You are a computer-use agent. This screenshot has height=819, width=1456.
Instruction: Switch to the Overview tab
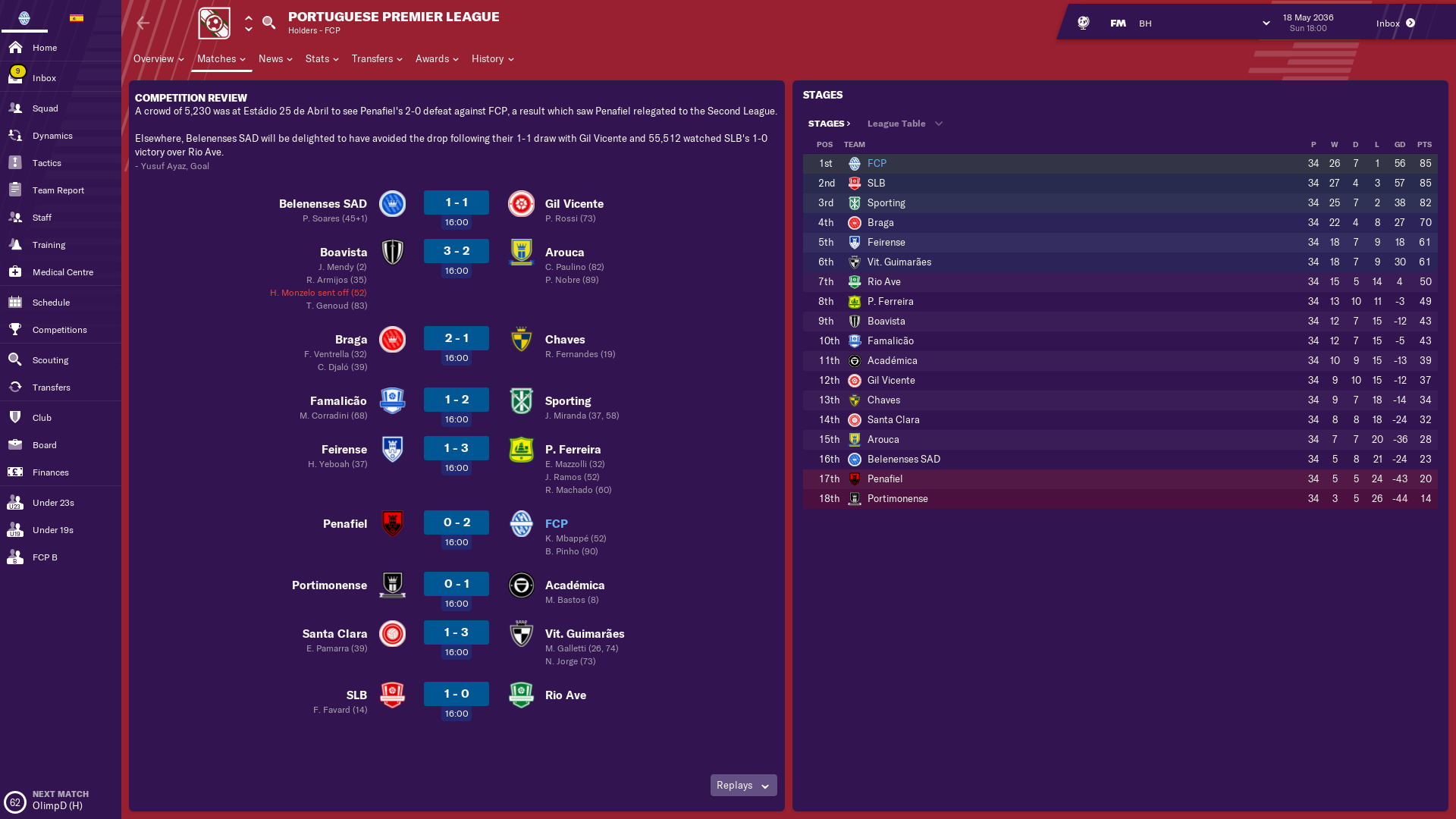158,59
